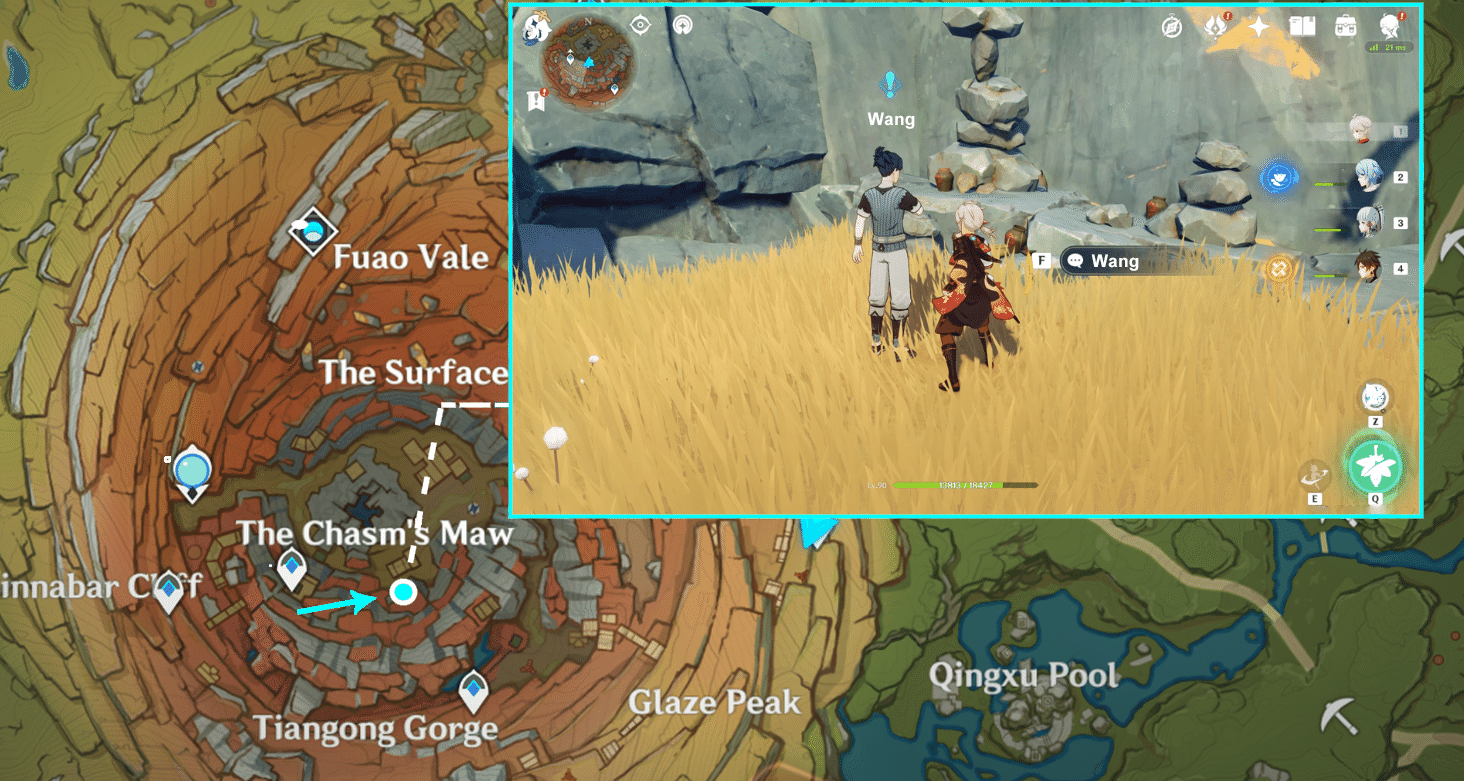Screen dimensions: 1464x781
Task: Click the orange geo party buff icon
Action: point(1279,269)
